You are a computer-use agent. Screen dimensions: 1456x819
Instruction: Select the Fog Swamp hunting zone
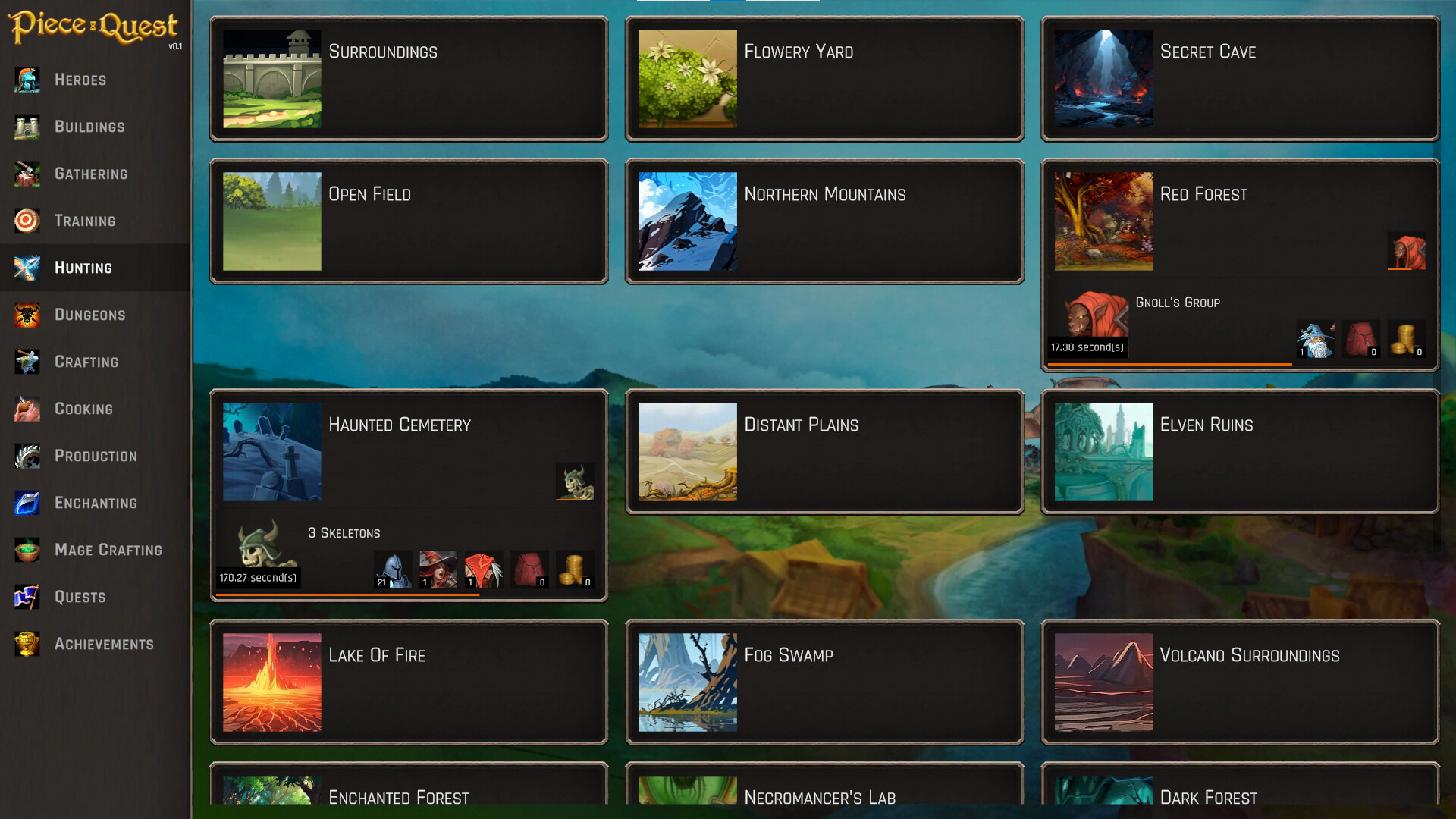click(x=824, y=681)
